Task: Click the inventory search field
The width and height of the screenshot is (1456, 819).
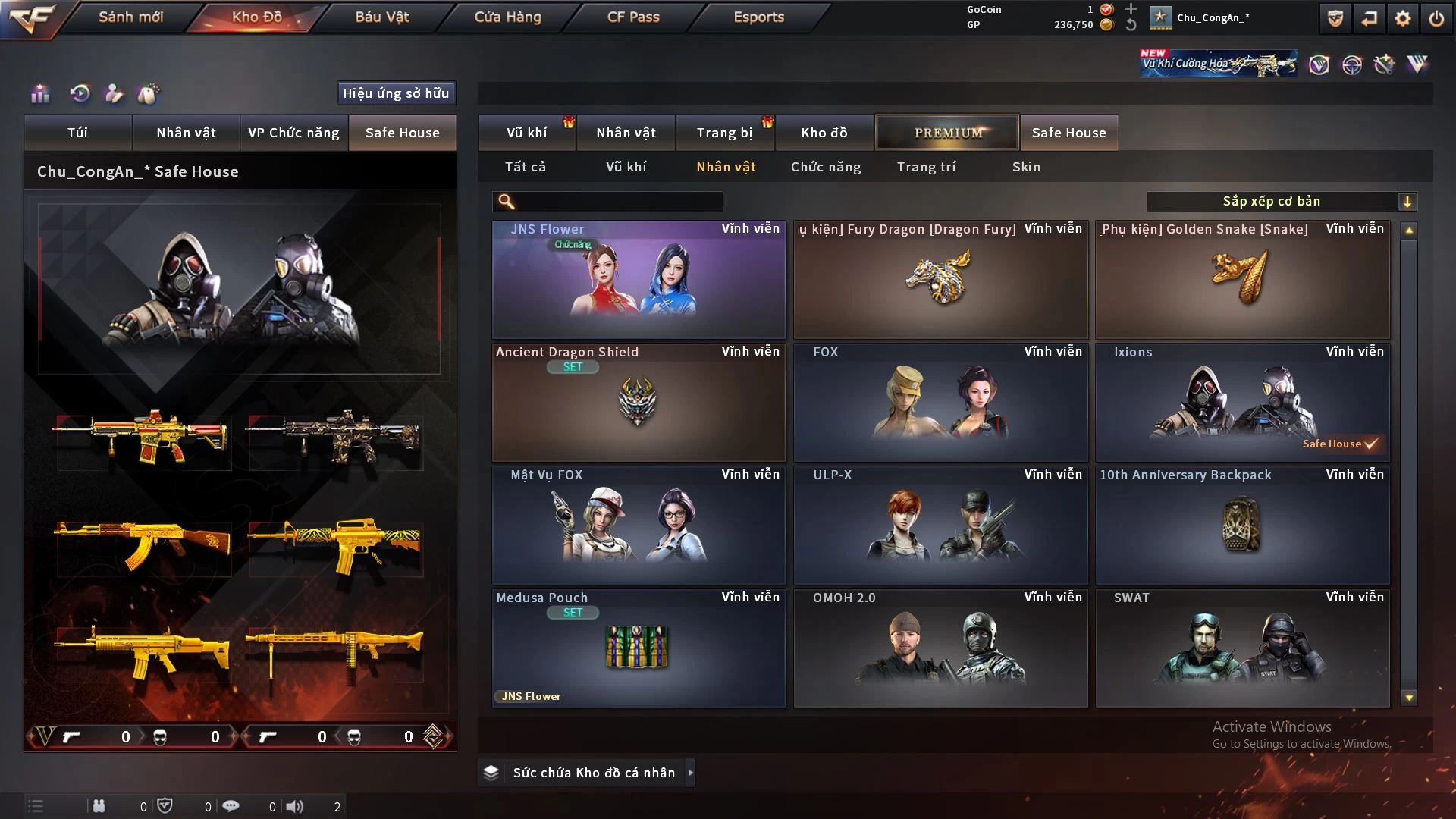Action: click(618, 202)
